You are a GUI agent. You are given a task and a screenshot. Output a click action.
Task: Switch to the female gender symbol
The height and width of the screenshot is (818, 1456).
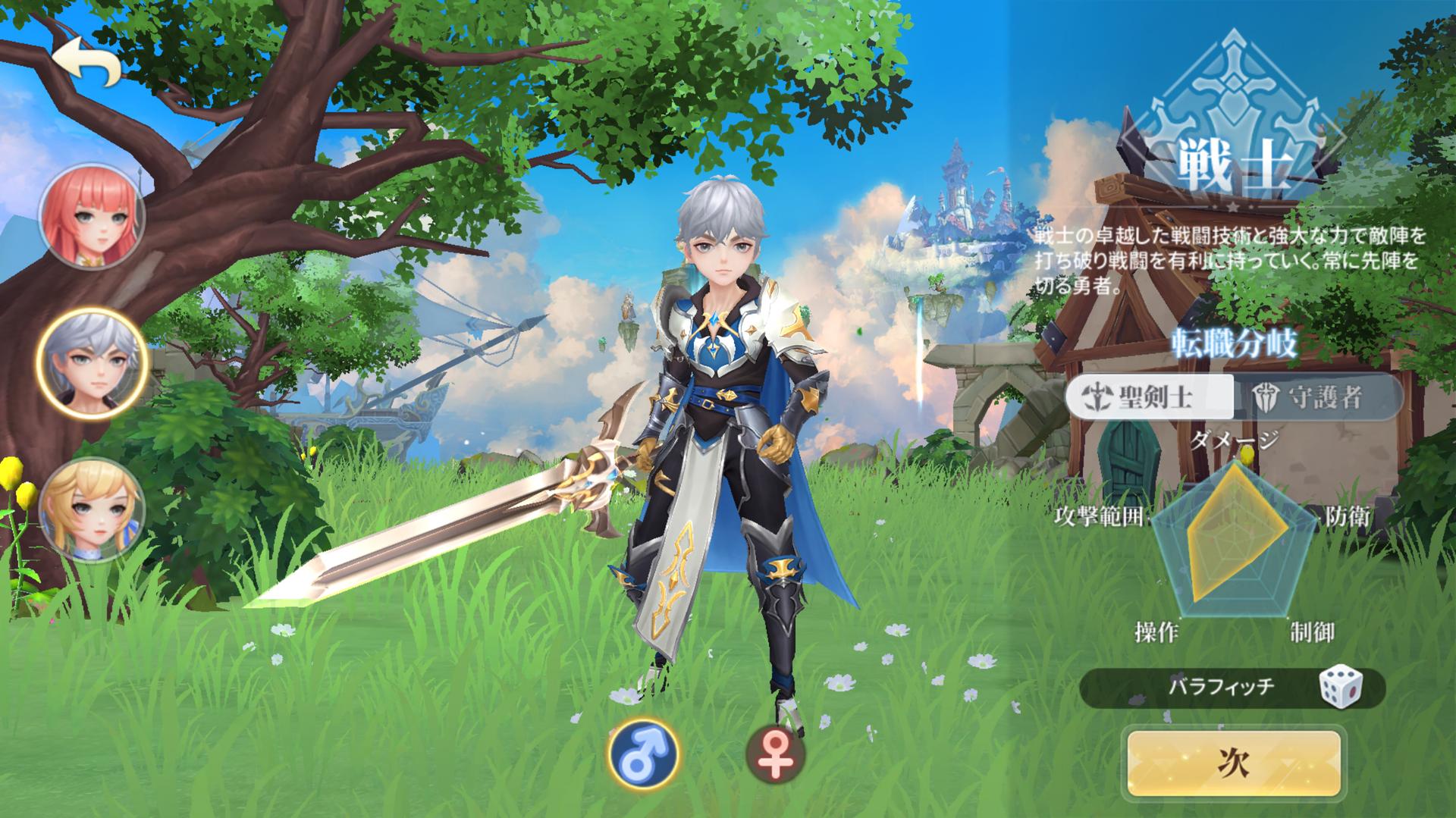coord(774,755)
